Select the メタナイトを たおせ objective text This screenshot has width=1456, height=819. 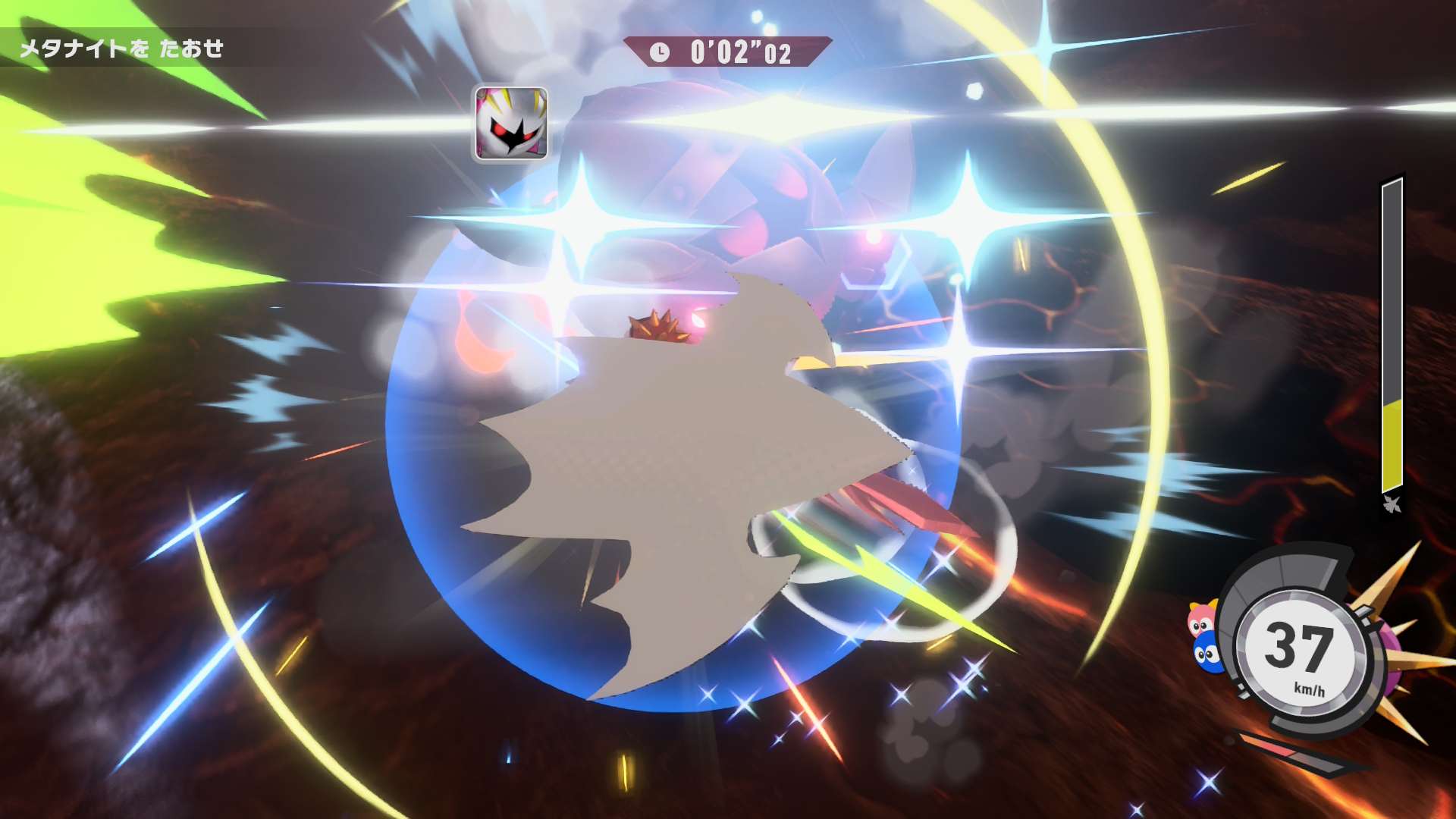pos(121,49)
